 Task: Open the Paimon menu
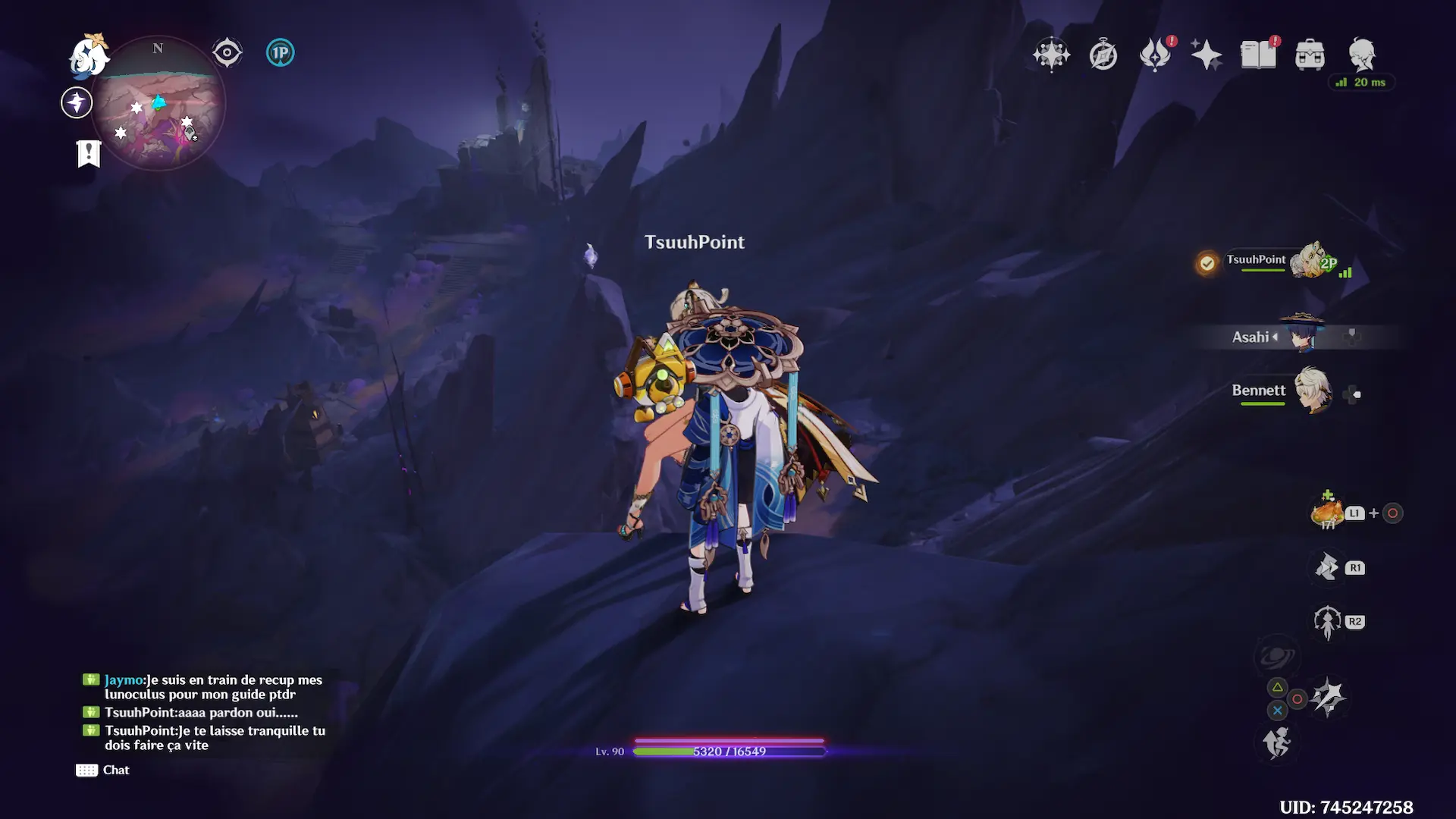point(89,56)
